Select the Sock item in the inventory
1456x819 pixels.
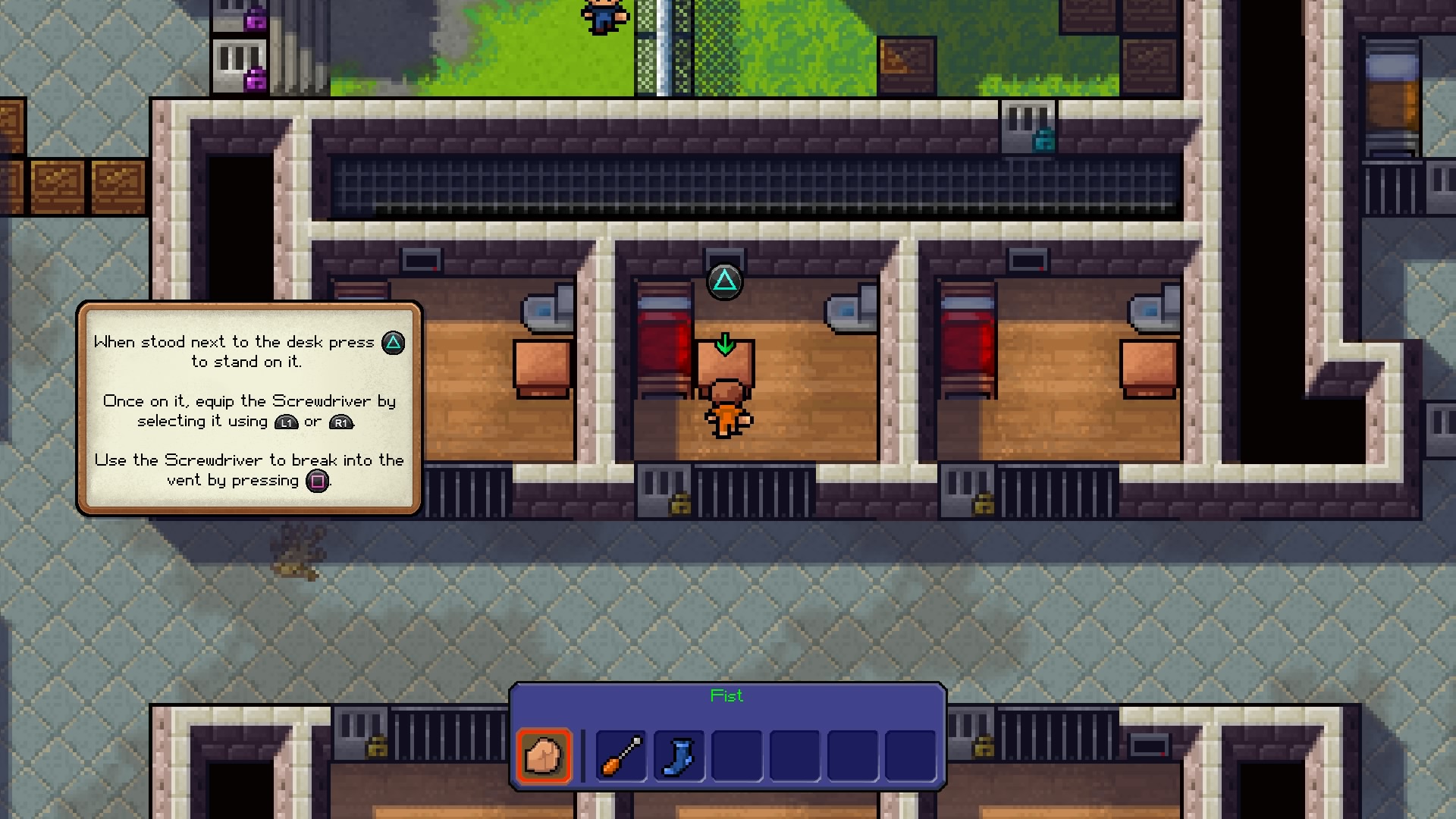pos(679,755)
